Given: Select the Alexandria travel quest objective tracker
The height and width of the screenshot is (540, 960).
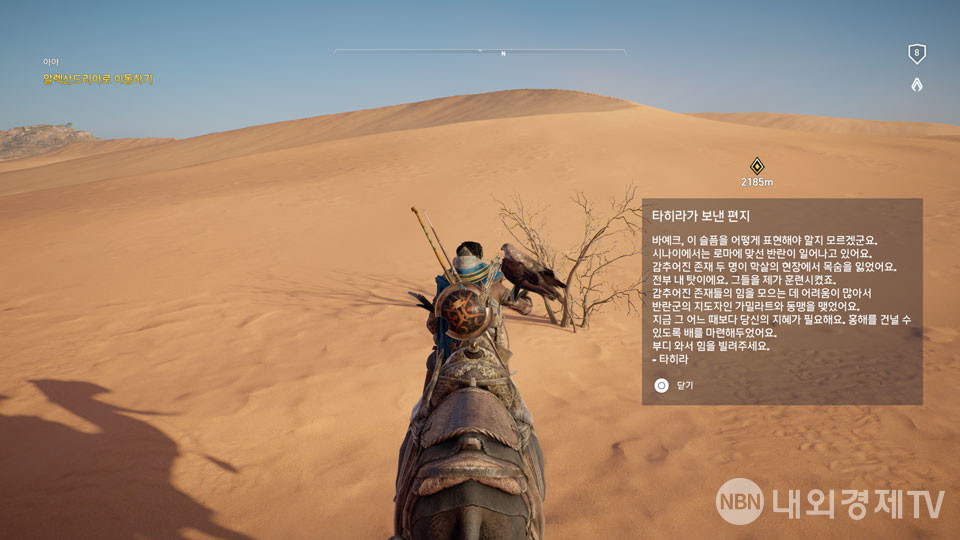Looking at the screenshot, I should pos(98,79).
